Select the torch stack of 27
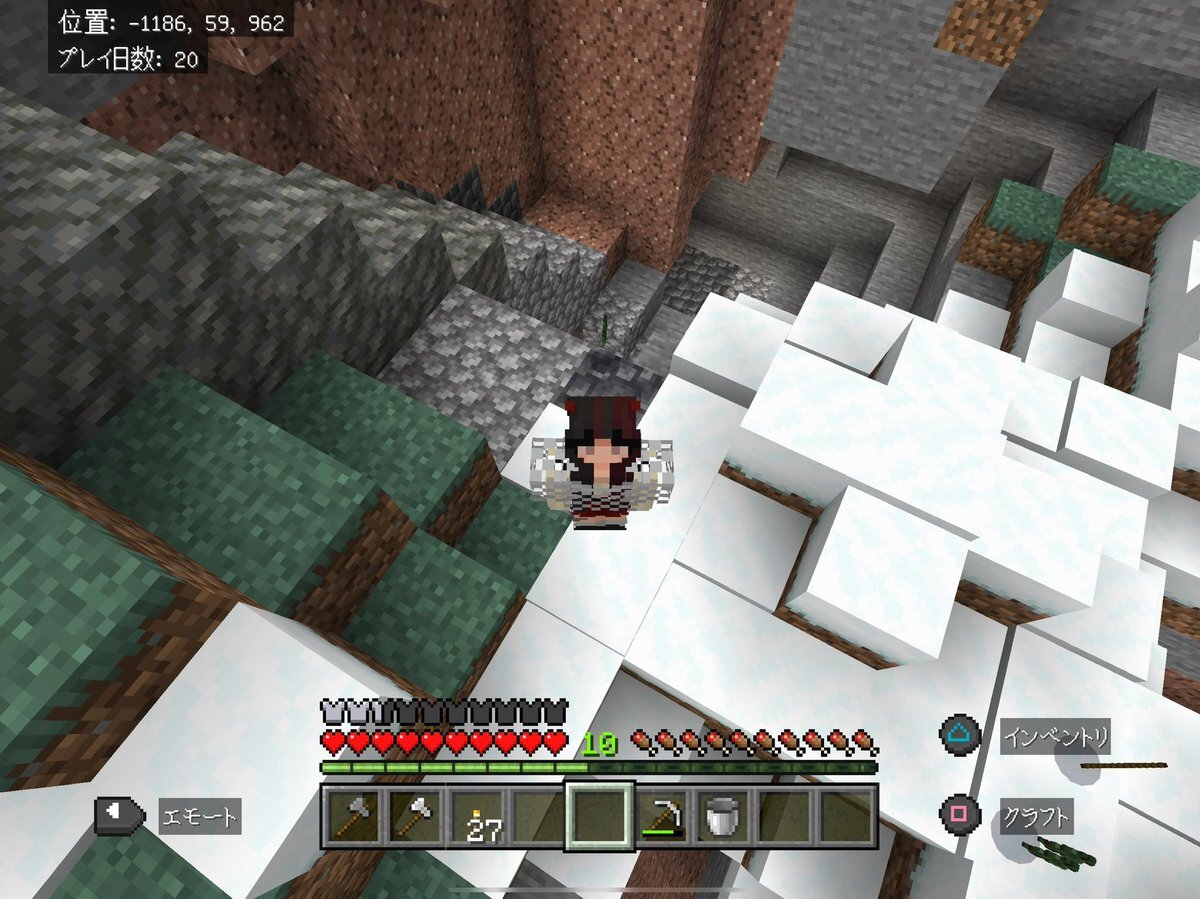This screenshot has width=1200, height=899. tap(476, 816)
